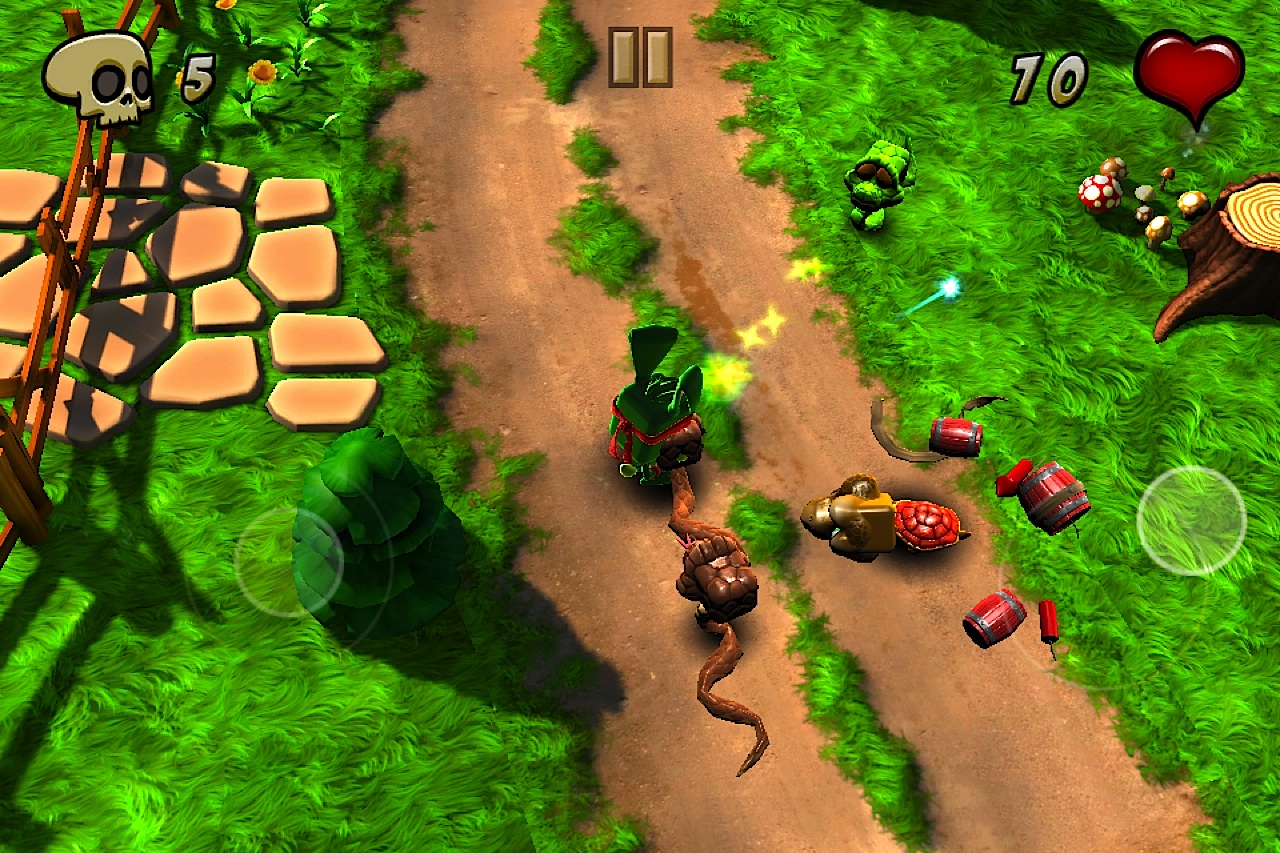Tap the left translucent movement joystick
This screenshot has width=1280, height=853.
288,561
